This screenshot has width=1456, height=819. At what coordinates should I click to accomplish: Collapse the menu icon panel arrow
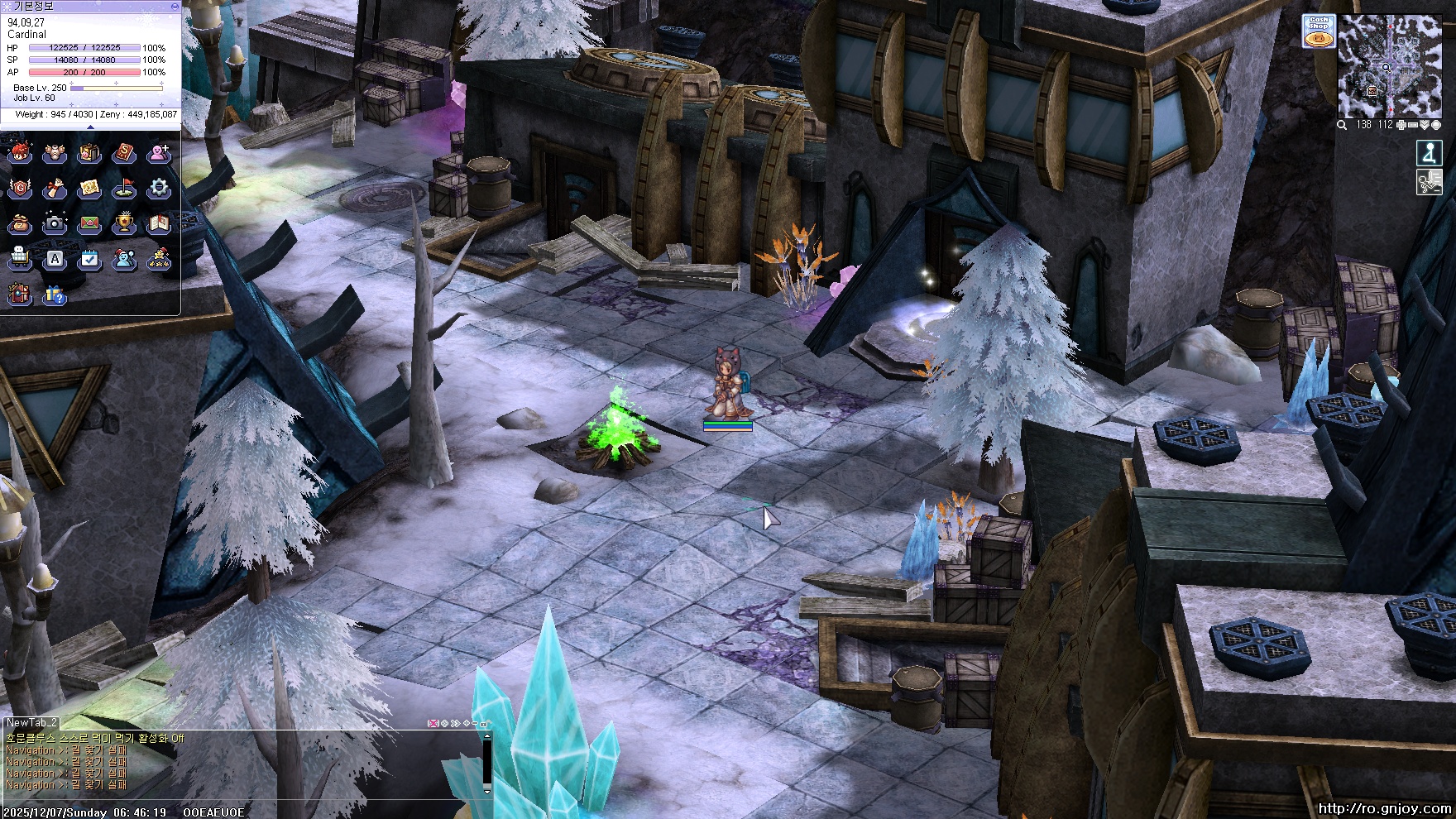tap(90, 127)
